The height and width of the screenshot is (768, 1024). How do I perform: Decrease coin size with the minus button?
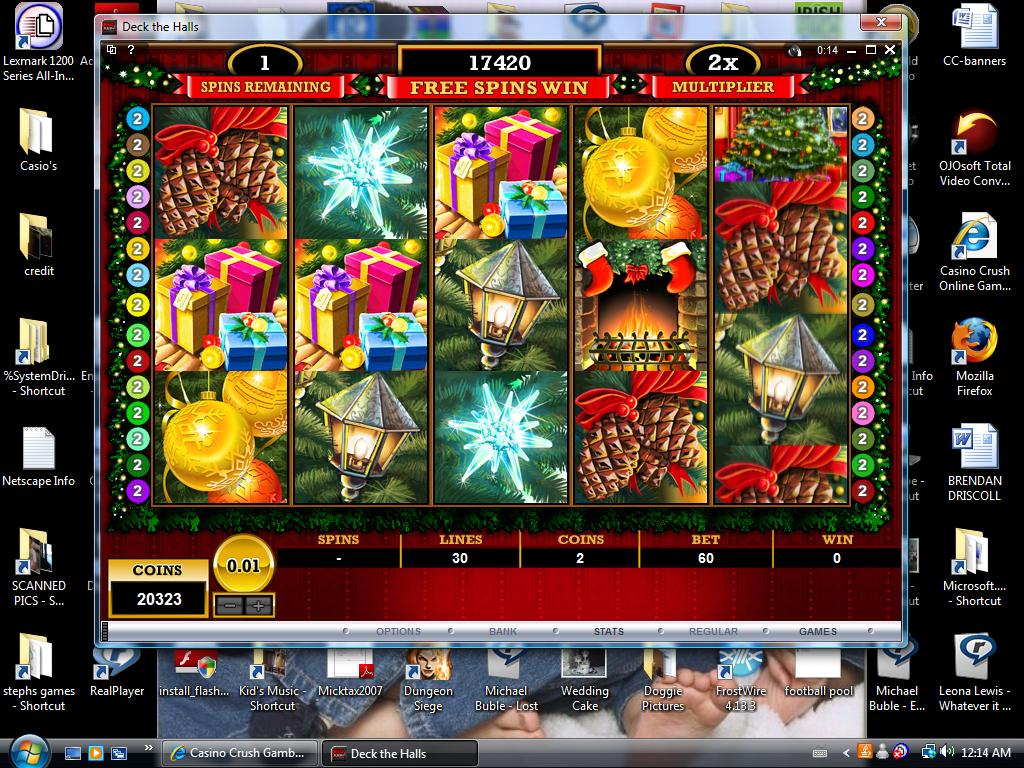coord(230,606)
